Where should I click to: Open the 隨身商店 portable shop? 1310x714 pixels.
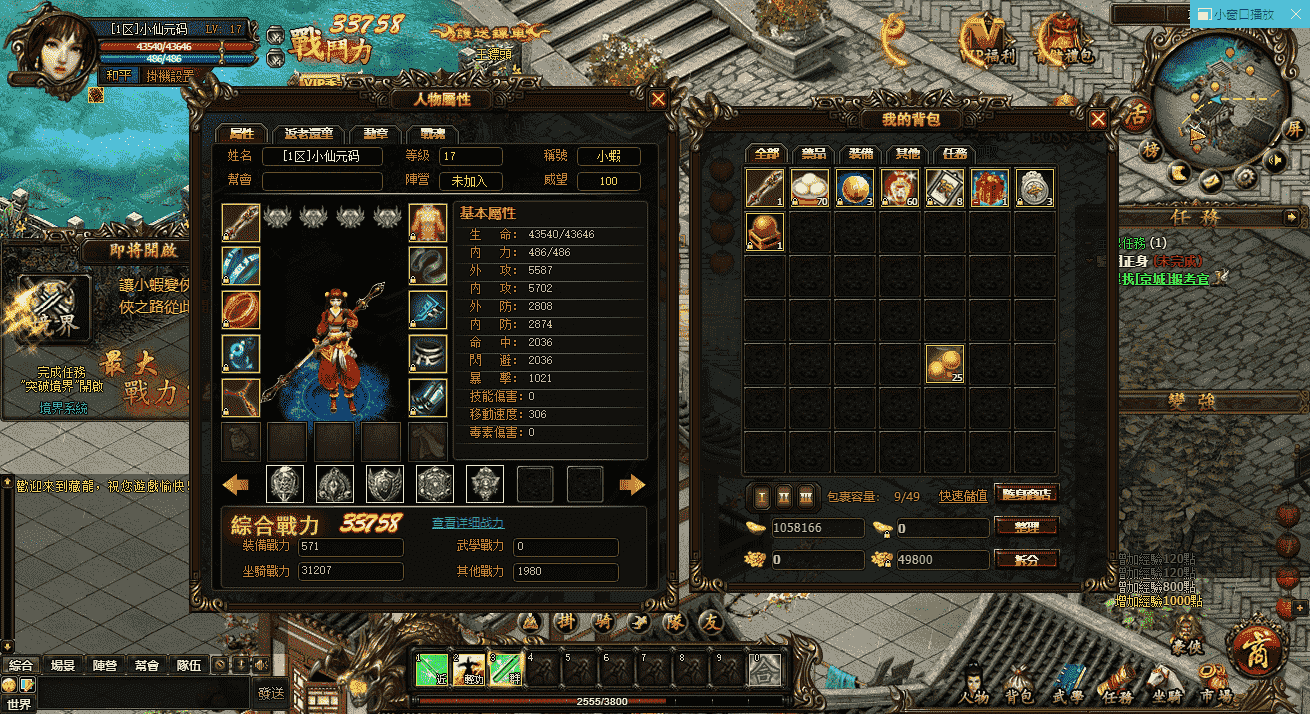pos(1025,494)
